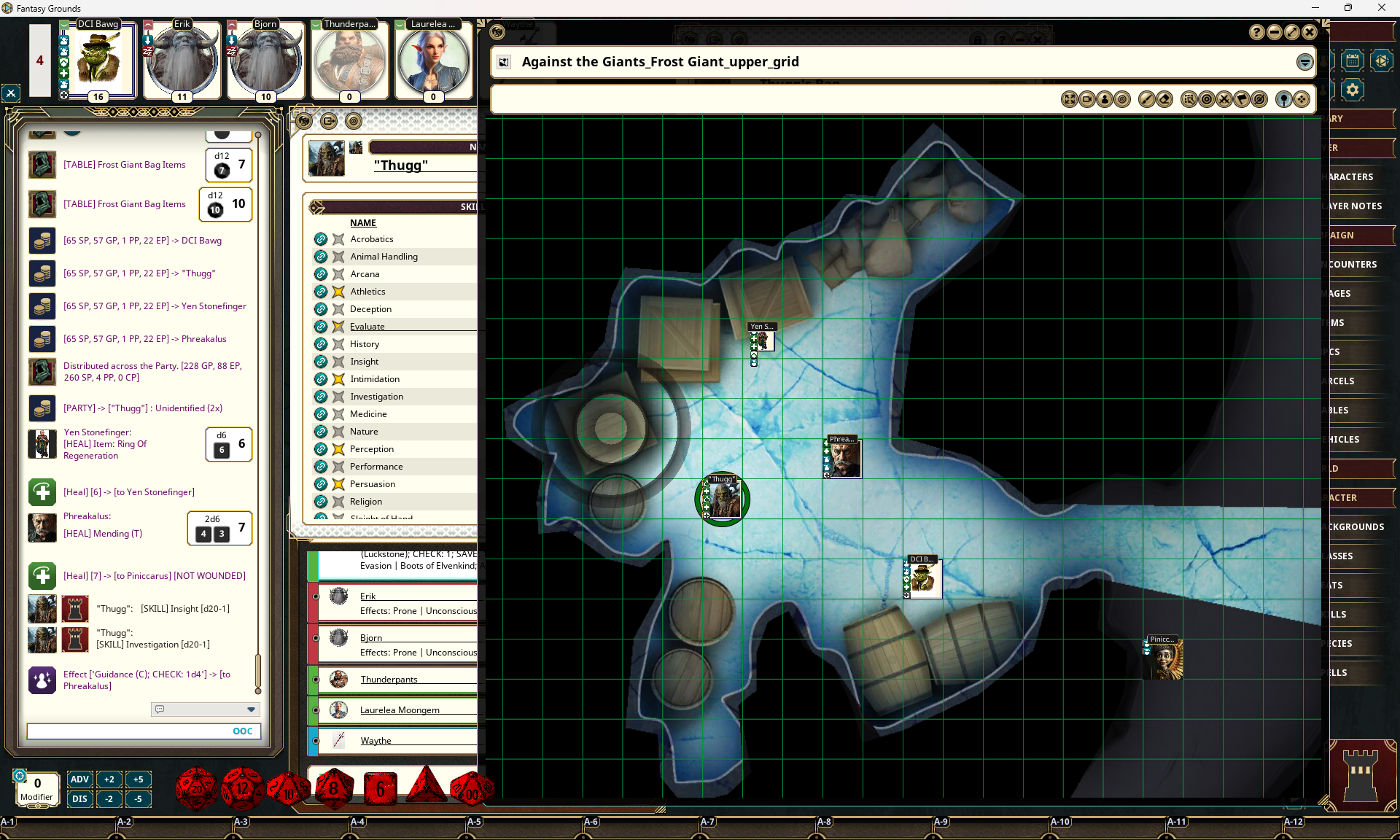Select Laurelea Moongem in combat tracker
Image resolution: width=1400 pixels, height=840 pixels.
[x=400, y=710]
